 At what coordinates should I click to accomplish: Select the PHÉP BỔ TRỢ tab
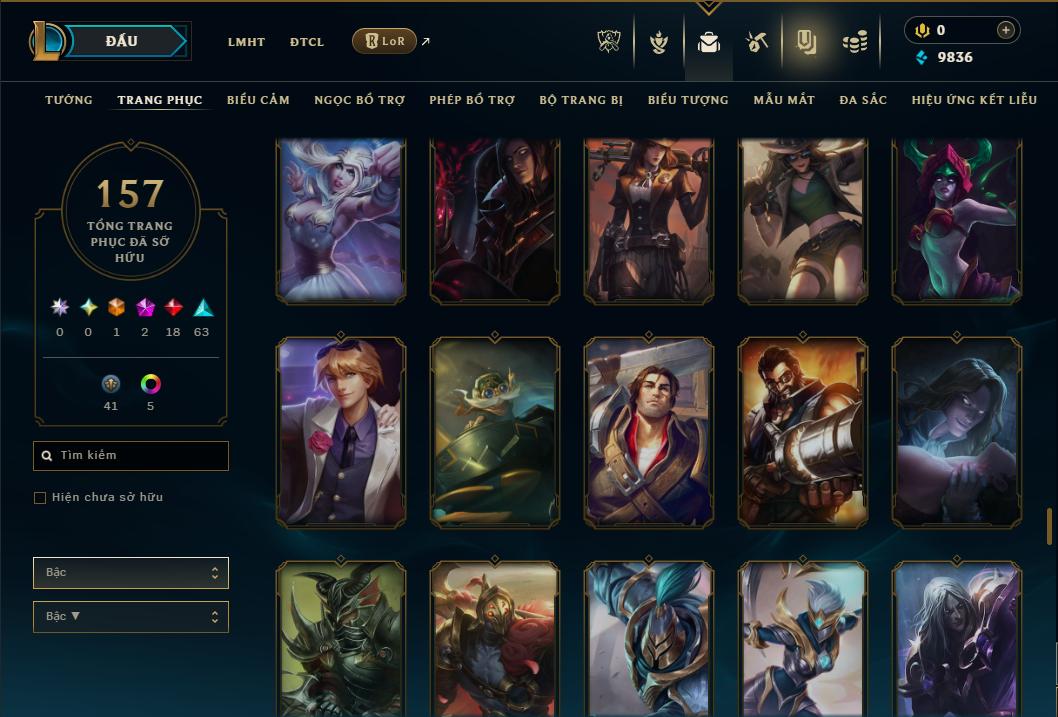tap(472, 100)
